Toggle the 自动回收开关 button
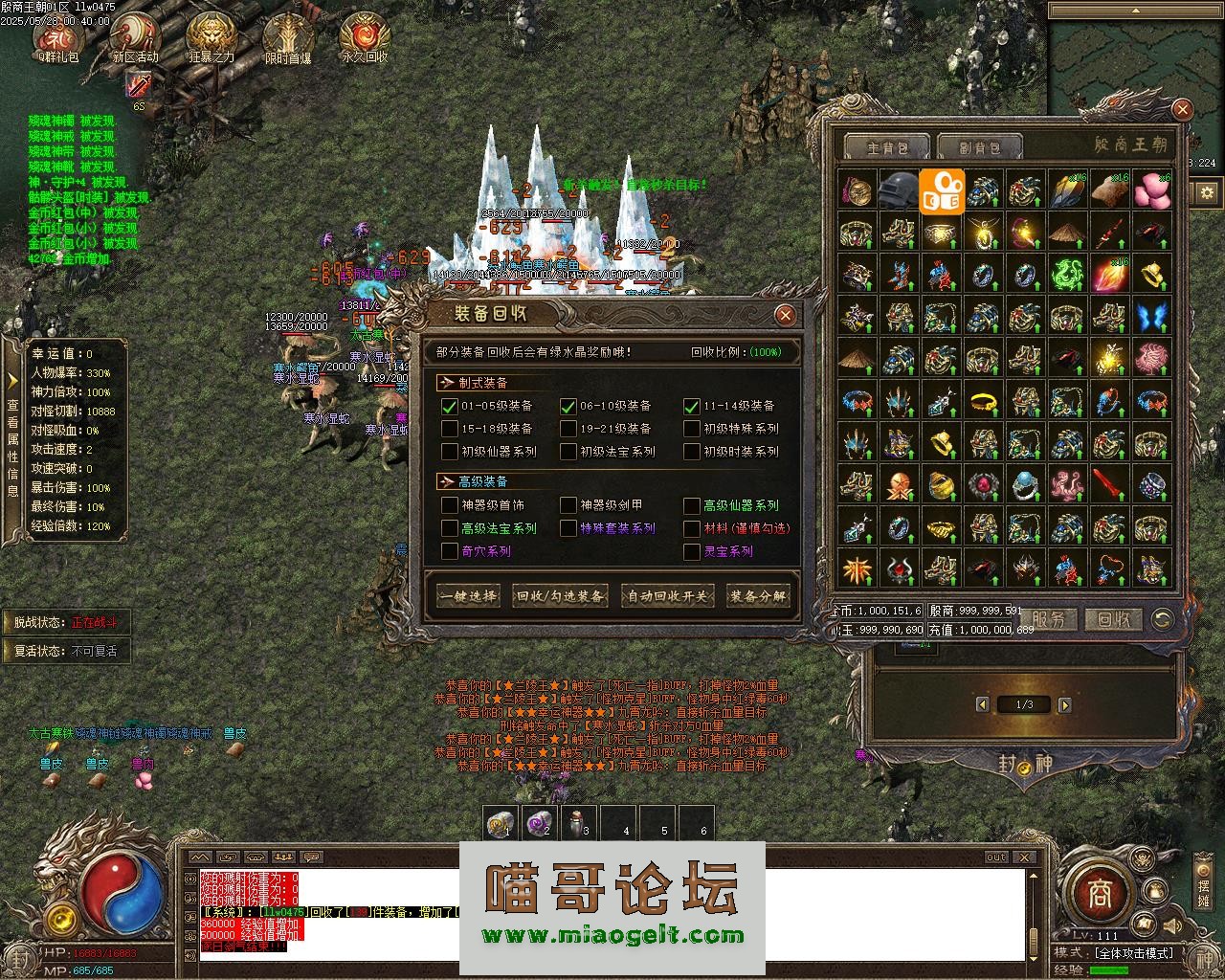 tap(668, 595)
